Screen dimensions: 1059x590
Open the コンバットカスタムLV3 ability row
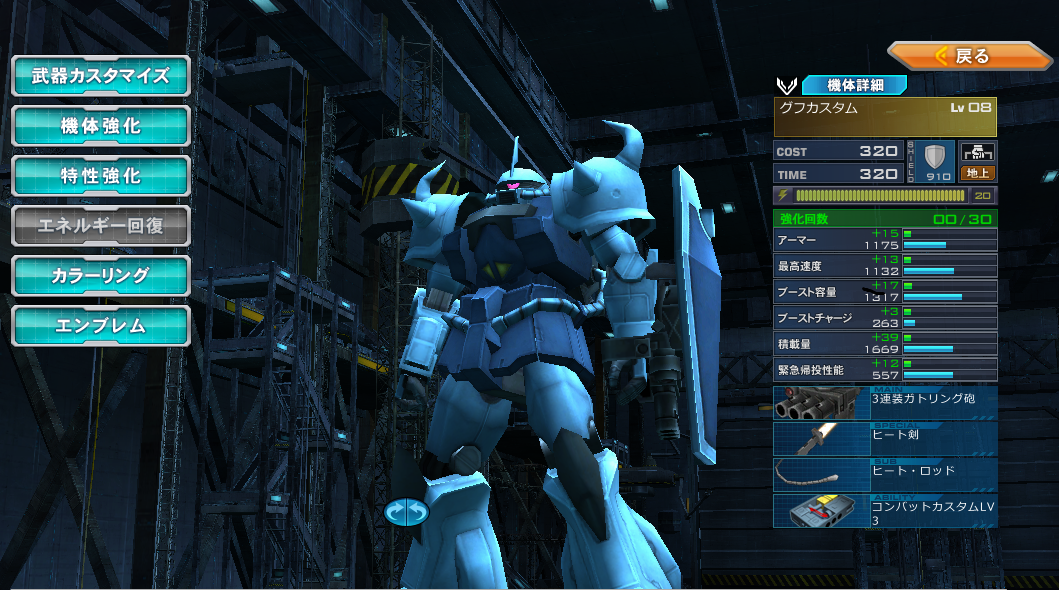point(885,510)
